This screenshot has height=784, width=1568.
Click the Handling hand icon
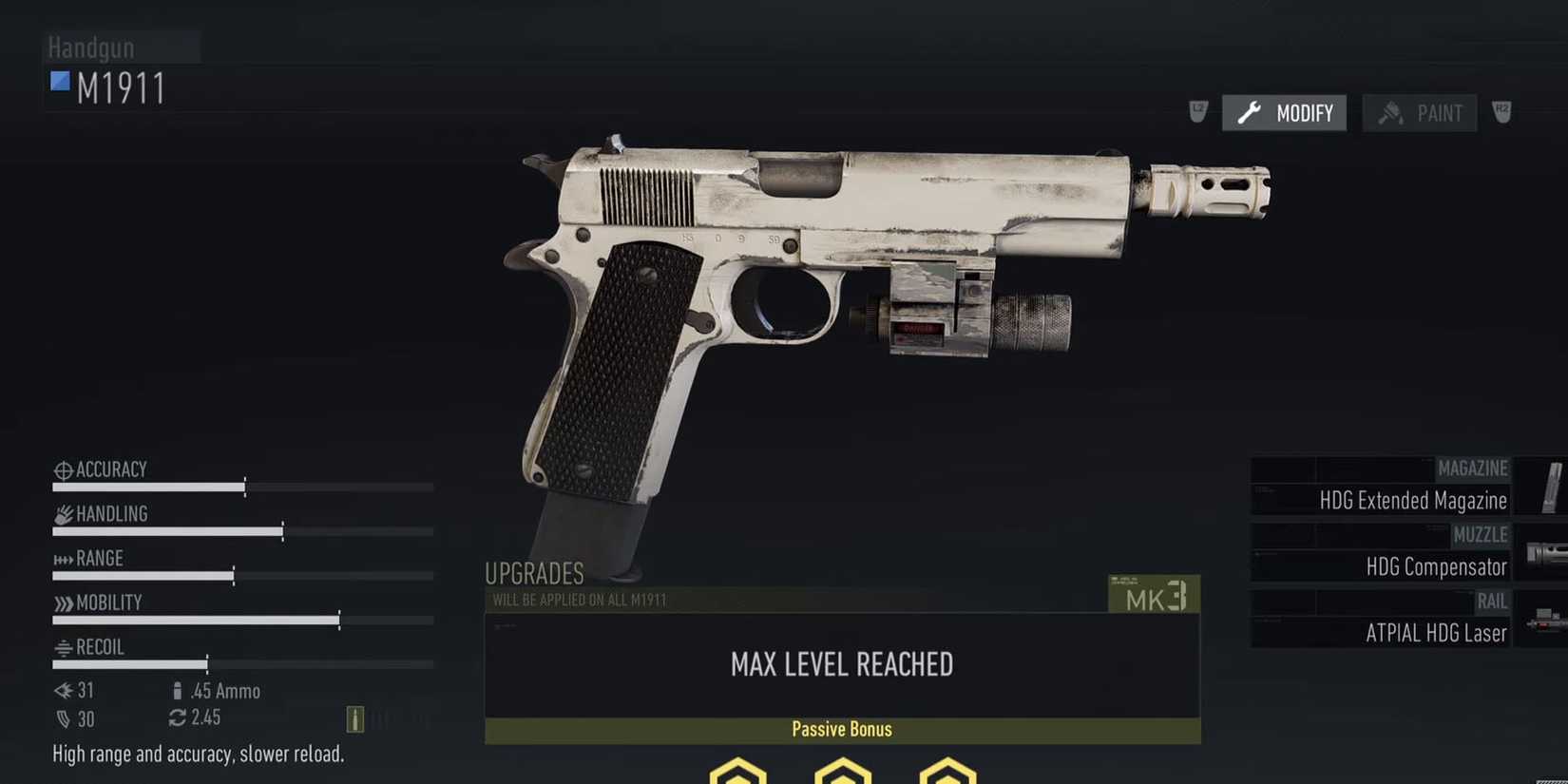[x=62, y=513]
